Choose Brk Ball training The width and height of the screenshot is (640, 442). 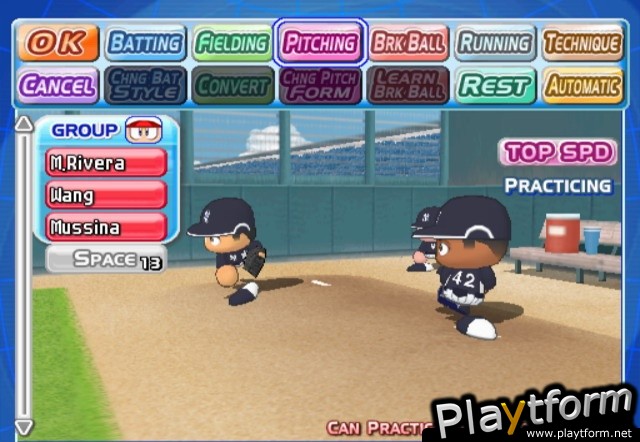tap(407, 43)
